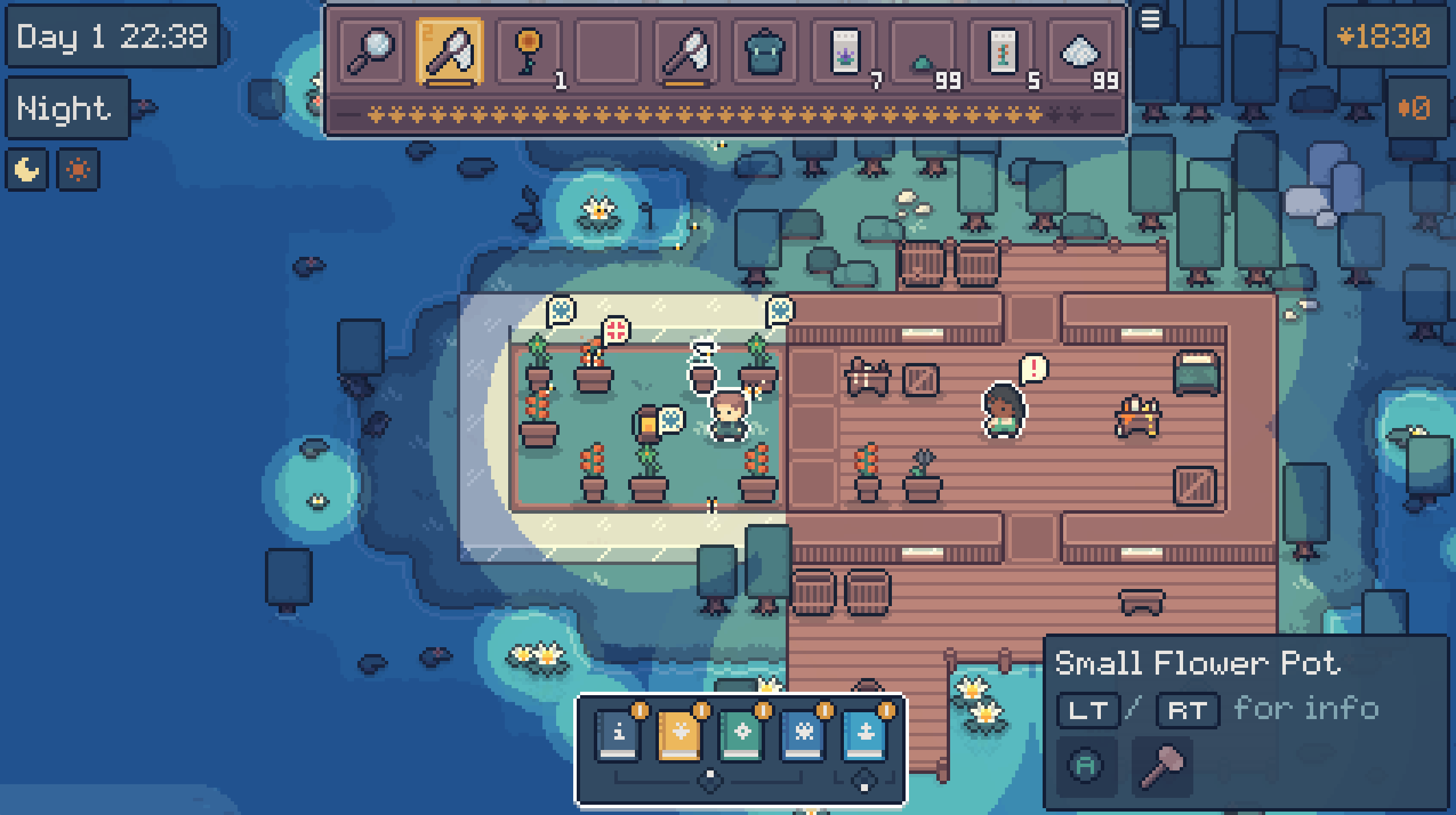Select the unhighlighted bug net slot
Screen dimensions: 1456x815
686,52
